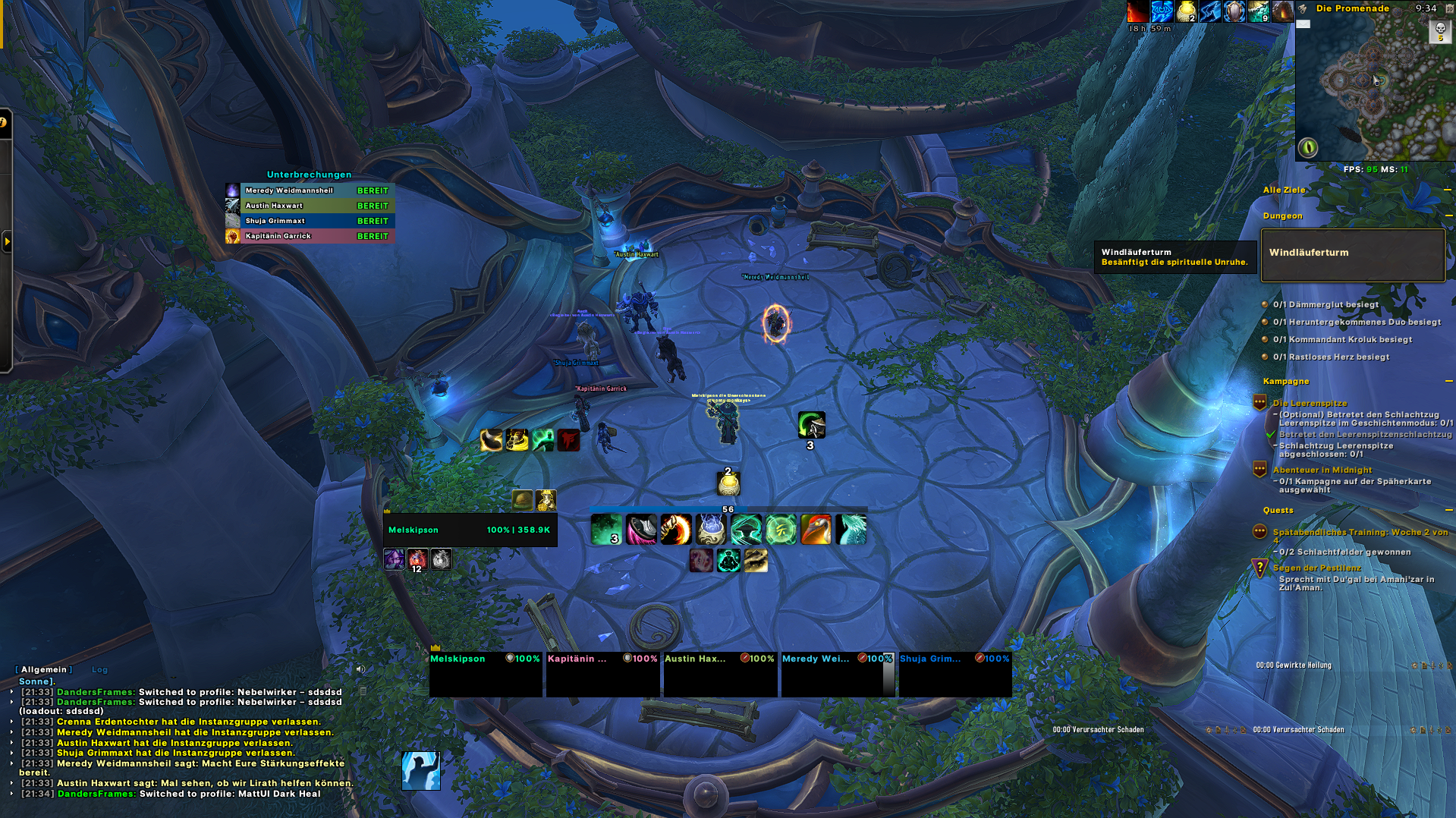Image resolution: width=1456 pixels, height=818 pixels.
Task: Switch to the Log chat tab
Action: point(99,670)
